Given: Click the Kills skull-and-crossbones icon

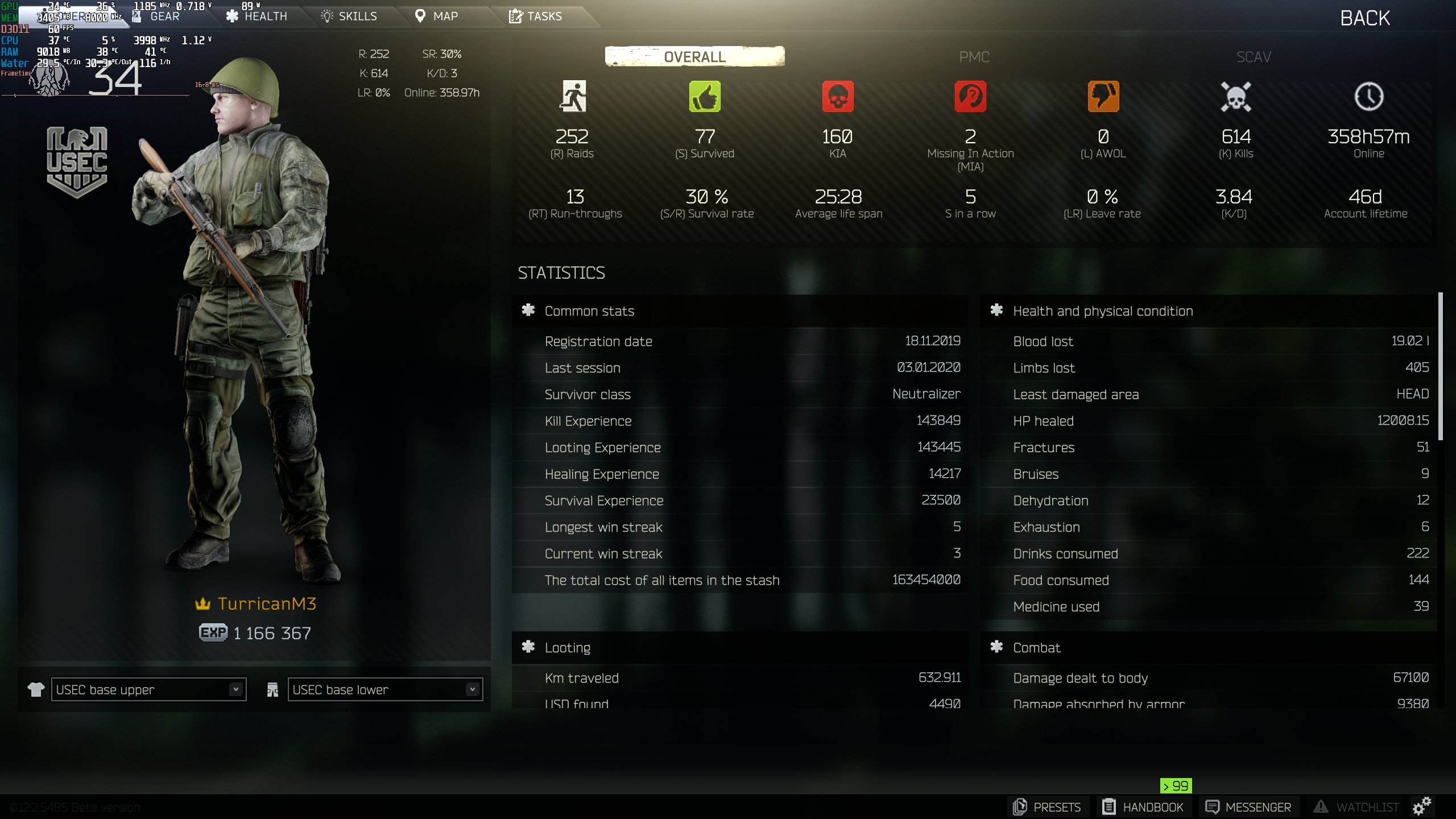Looking at the screenshot, I should (1236, 97).
